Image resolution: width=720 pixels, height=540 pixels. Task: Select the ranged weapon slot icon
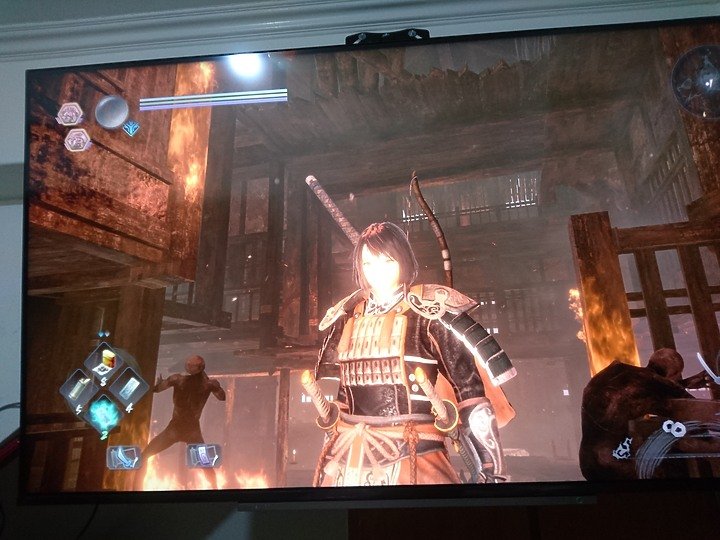201,456
